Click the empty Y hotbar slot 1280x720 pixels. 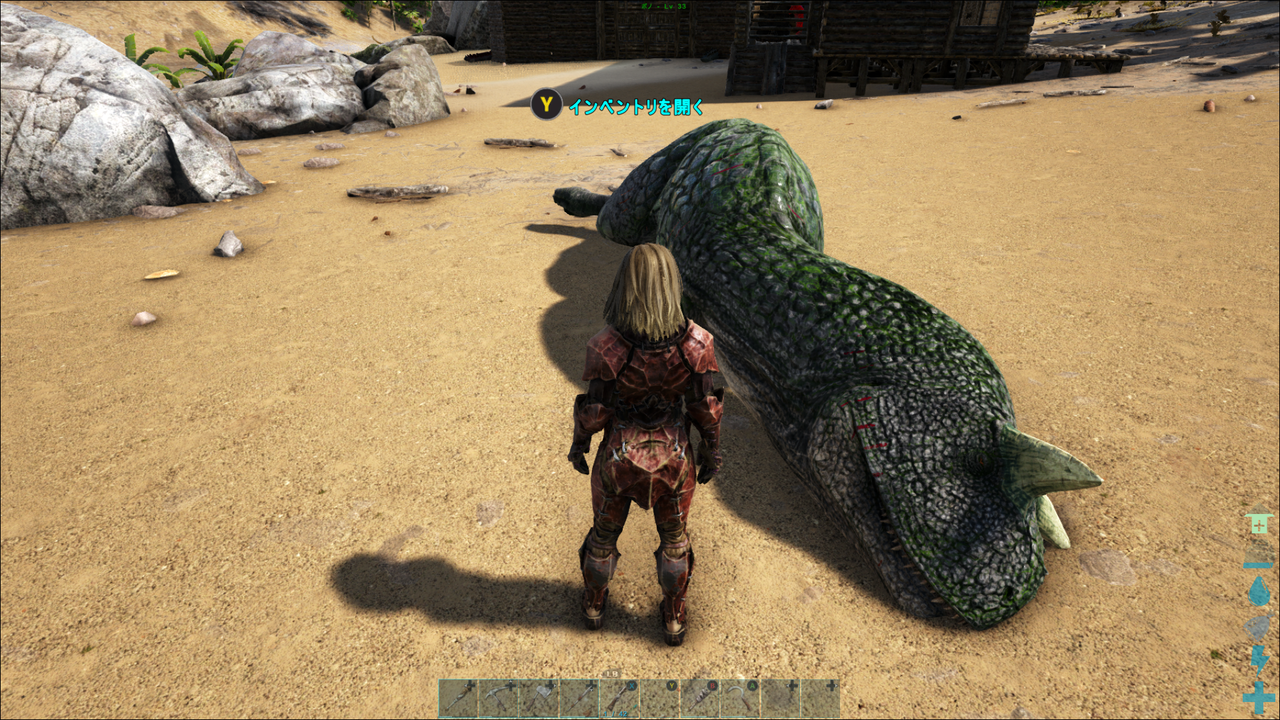pos(660,695)
